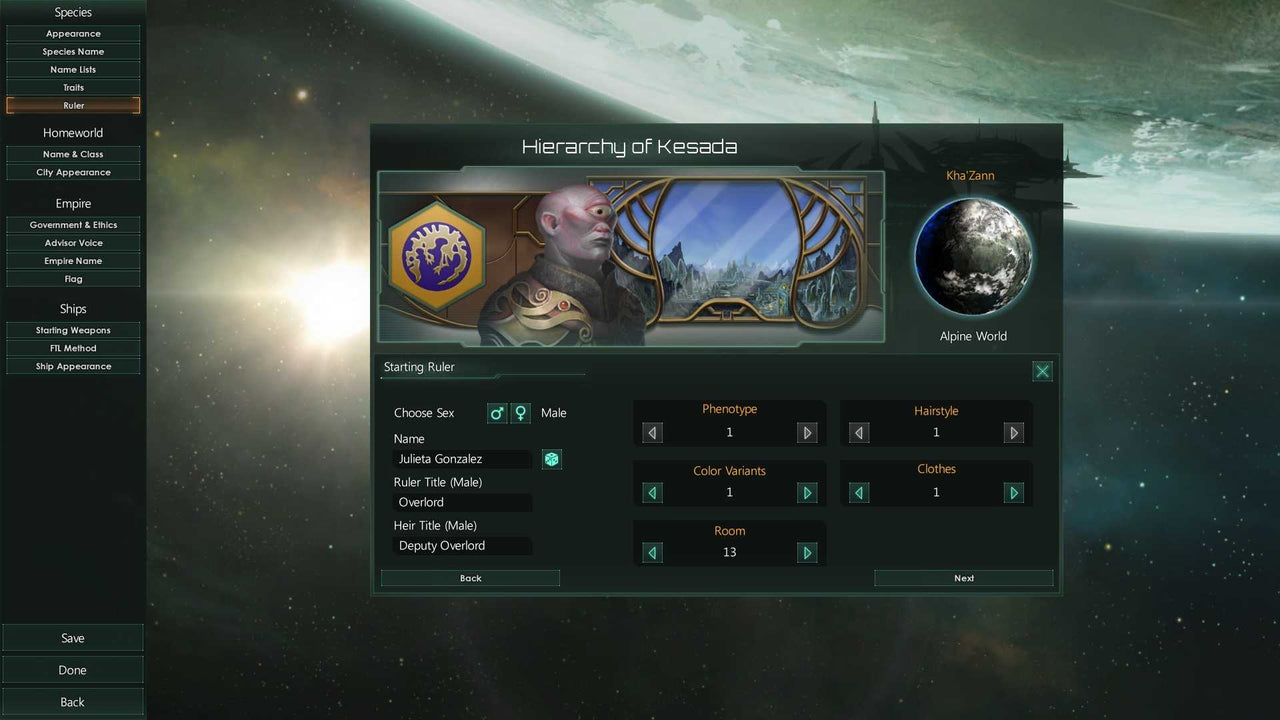
Task: Open the Traits section
Action: tap(73, 87)
